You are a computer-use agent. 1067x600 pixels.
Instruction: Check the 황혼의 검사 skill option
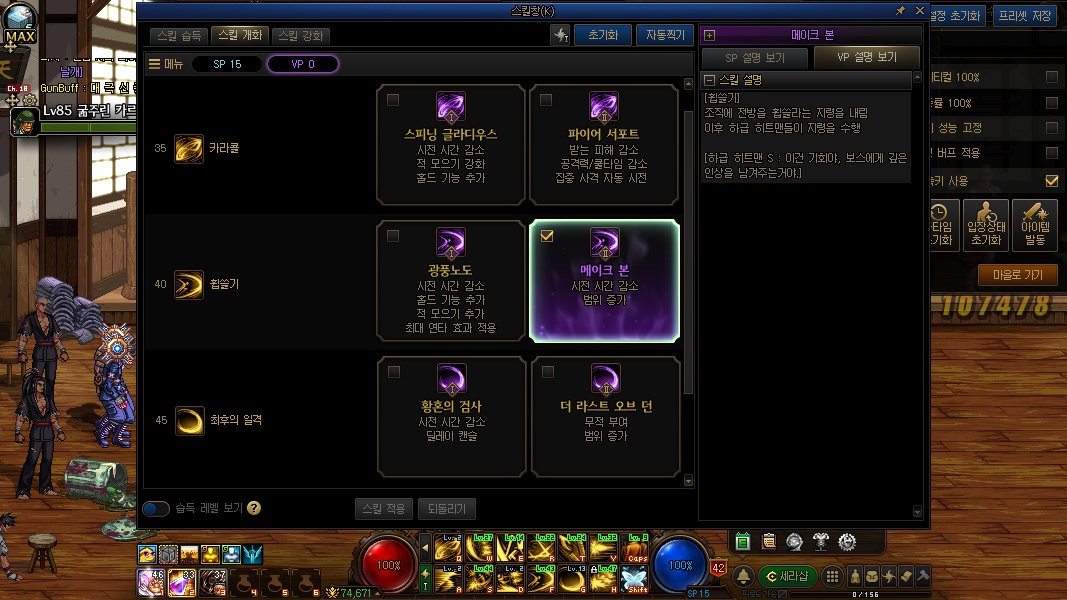393,372
